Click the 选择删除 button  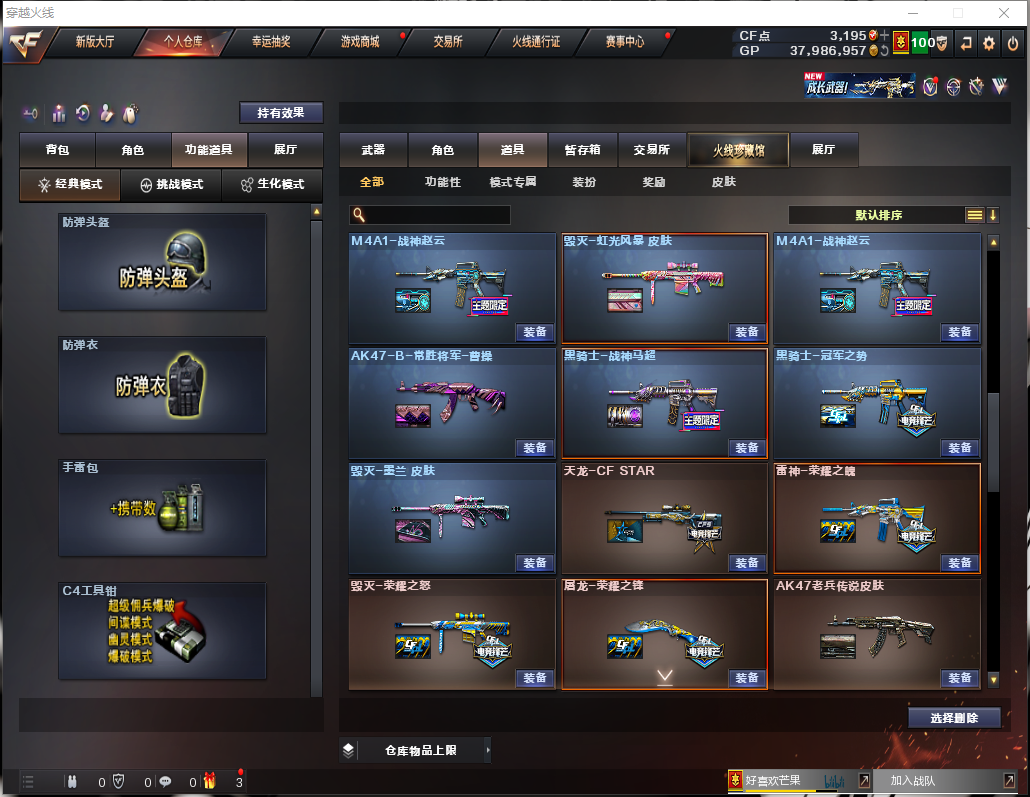pyautogui.click(x=954, y=718)
